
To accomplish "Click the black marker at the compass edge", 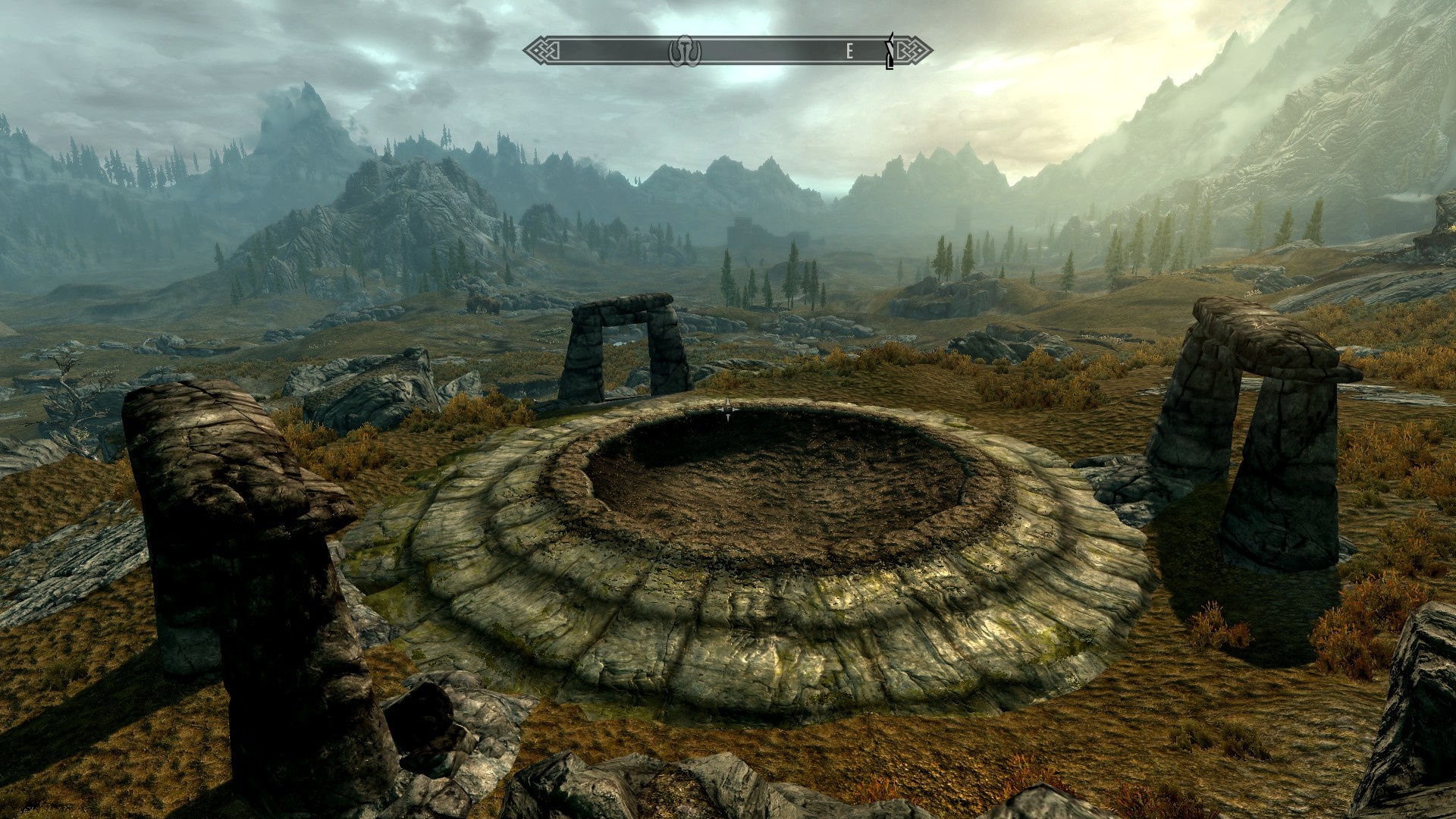I will [891, 52].
